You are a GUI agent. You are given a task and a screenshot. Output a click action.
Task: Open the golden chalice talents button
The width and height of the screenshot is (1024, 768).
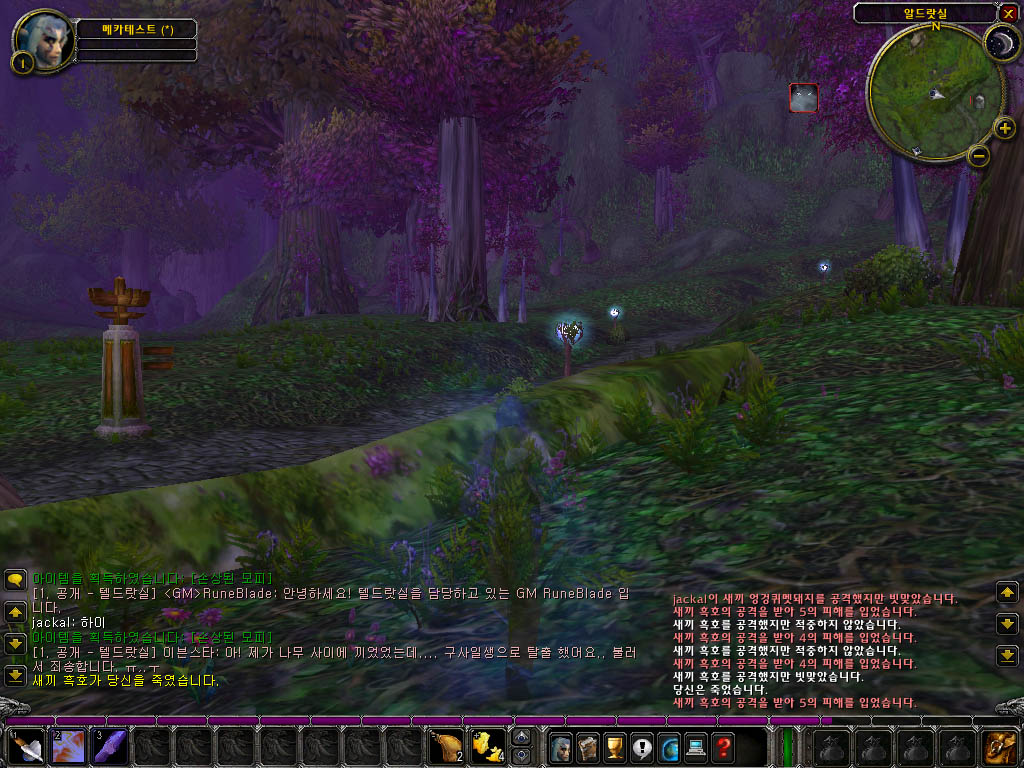click(613, 747)
